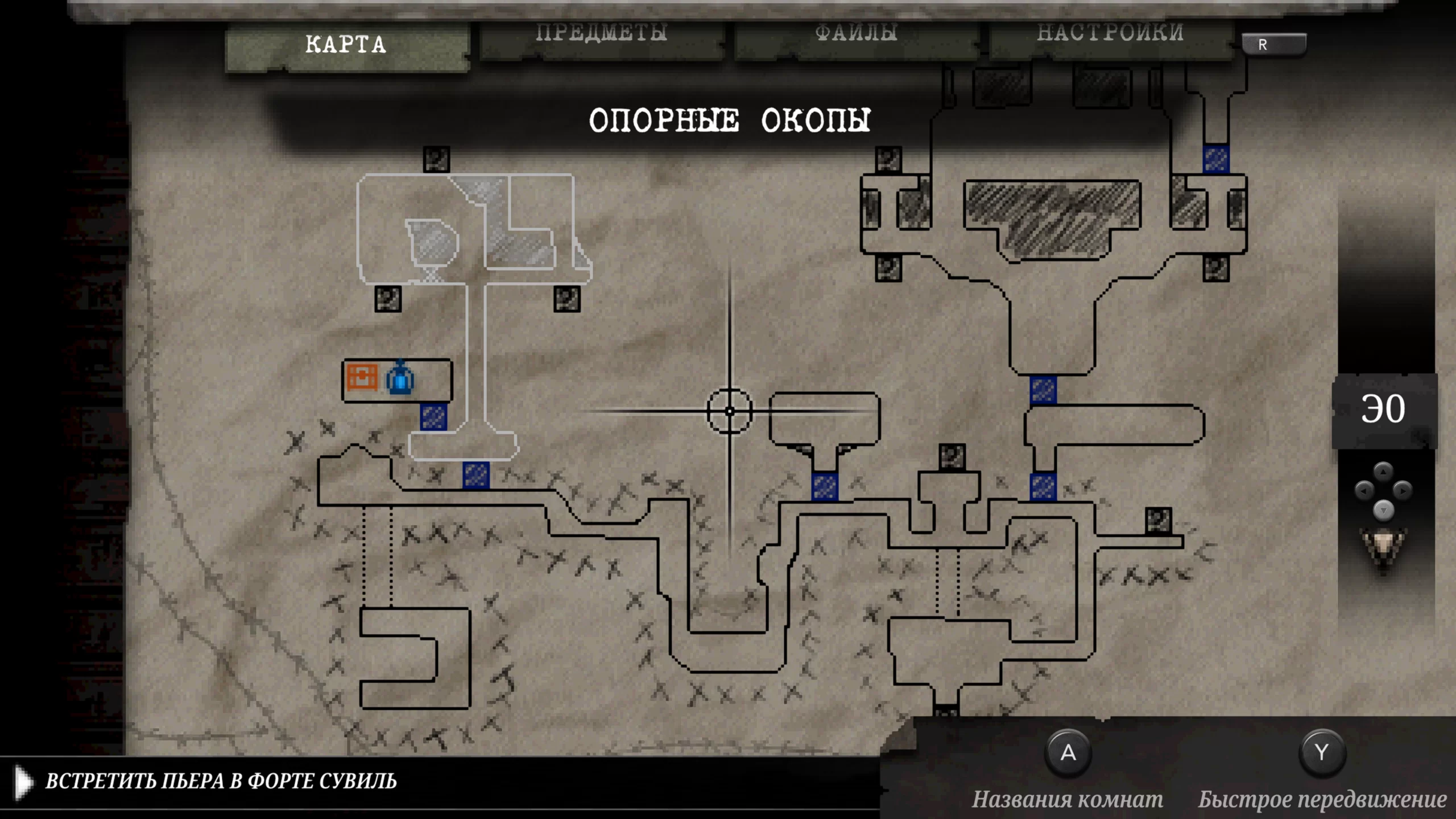Go to the НАСТРОЙКИ tab
The height and width of the screenshot is (819, 1456).
1110,34
